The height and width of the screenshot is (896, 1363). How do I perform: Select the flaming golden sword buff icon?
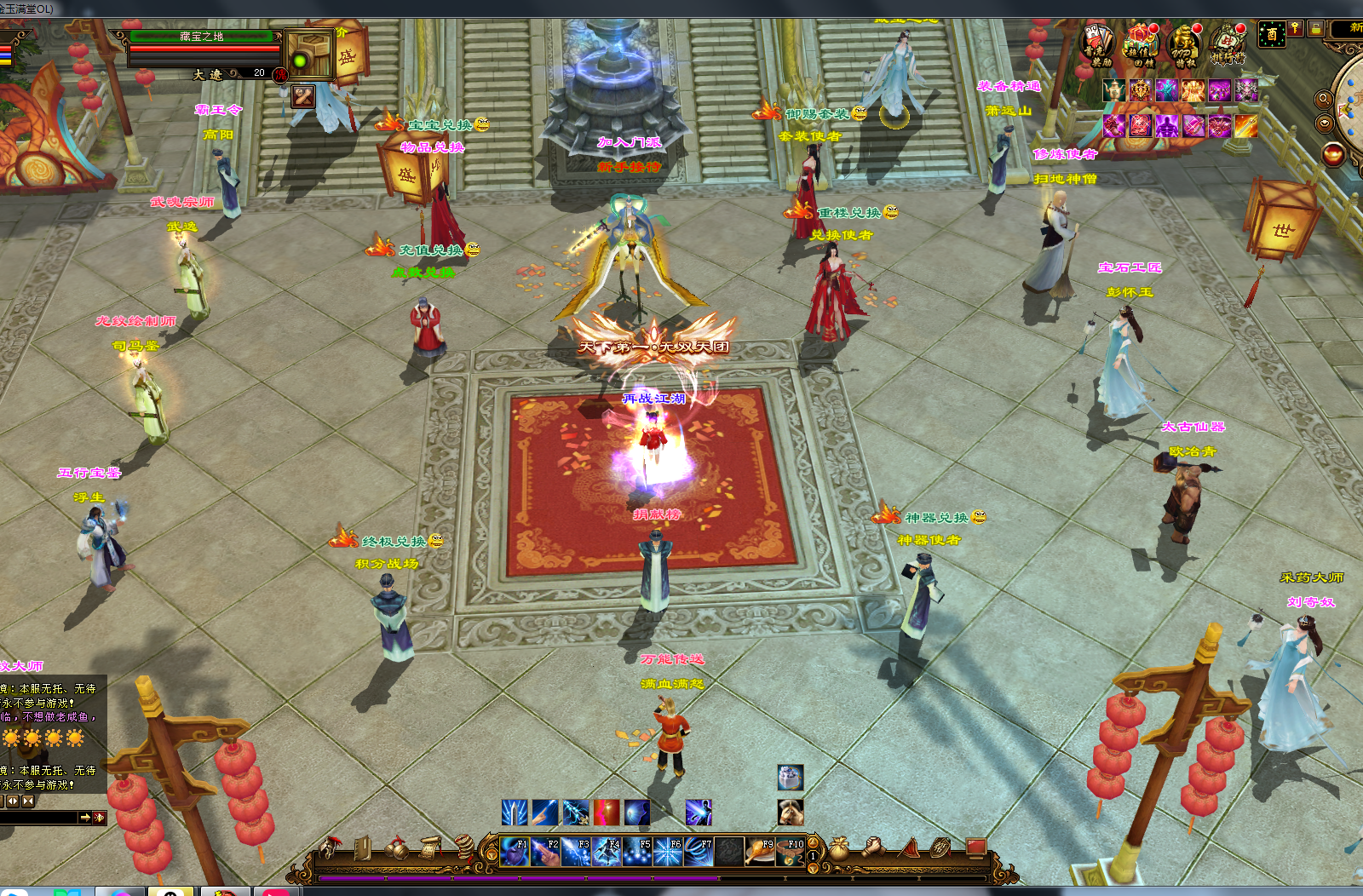1246,126
